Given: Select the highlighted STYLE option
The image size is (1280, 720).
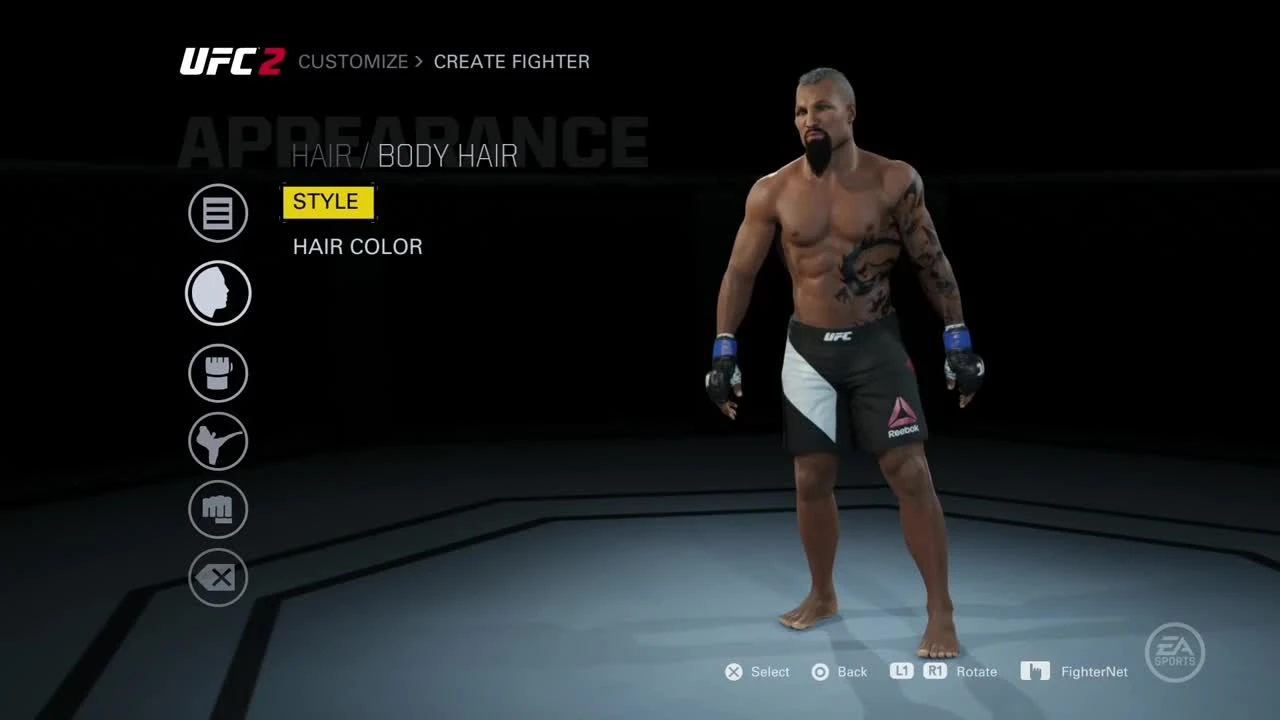Looking at the screenshot, I should [x=328, y=202].
